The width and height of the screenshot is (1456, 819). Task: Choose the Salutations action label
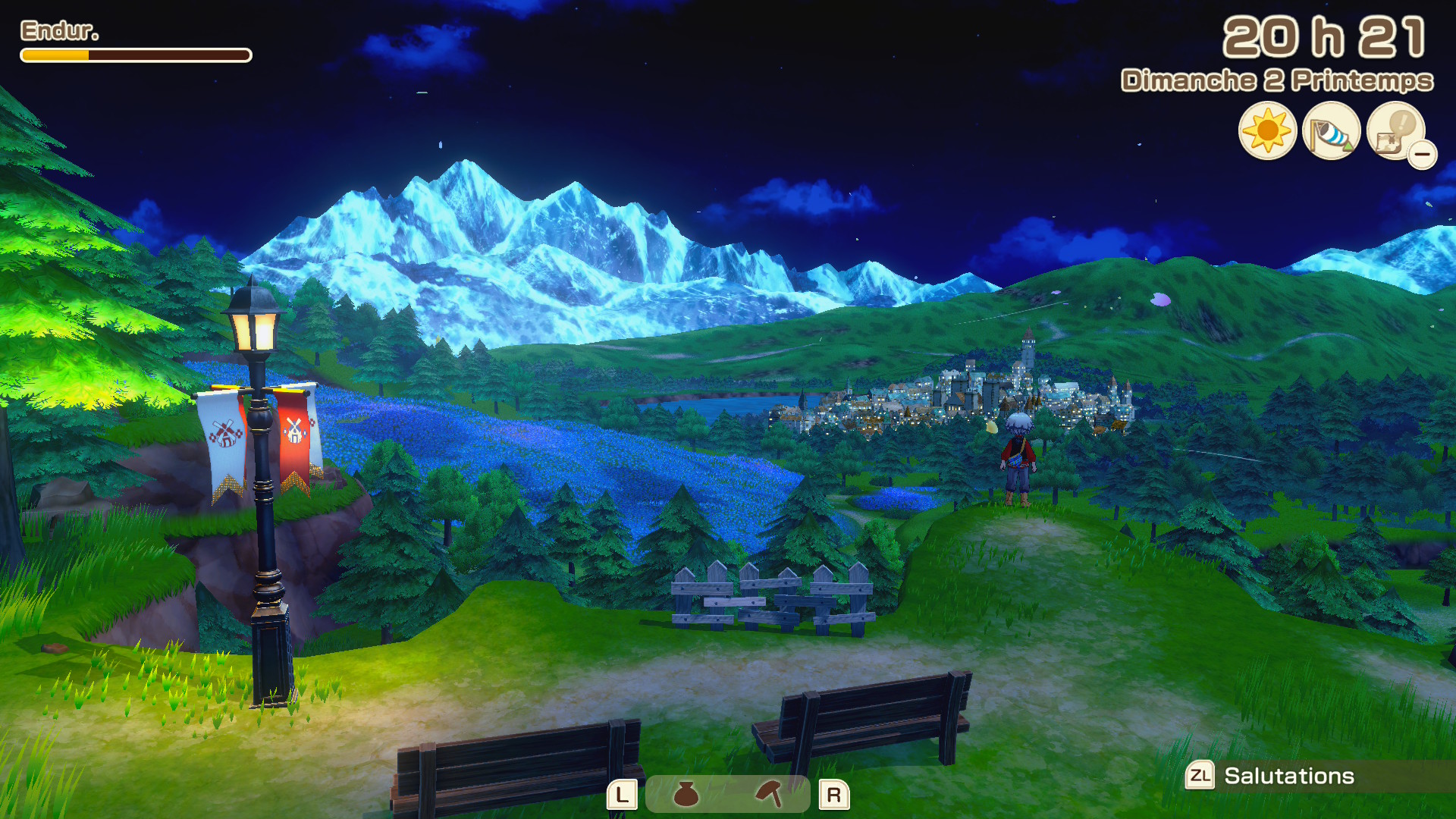coord(1288,776)
